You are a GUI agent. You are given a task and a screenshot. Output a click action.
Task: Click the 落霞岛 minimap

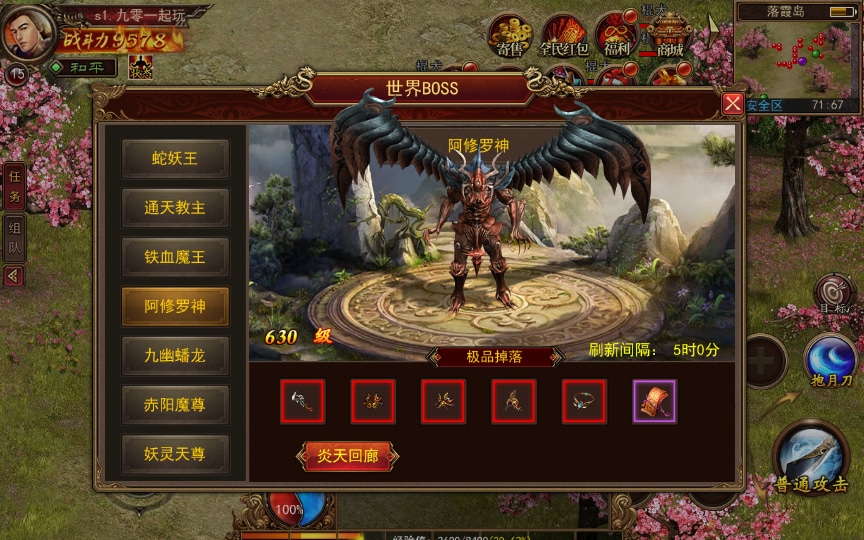795,55
